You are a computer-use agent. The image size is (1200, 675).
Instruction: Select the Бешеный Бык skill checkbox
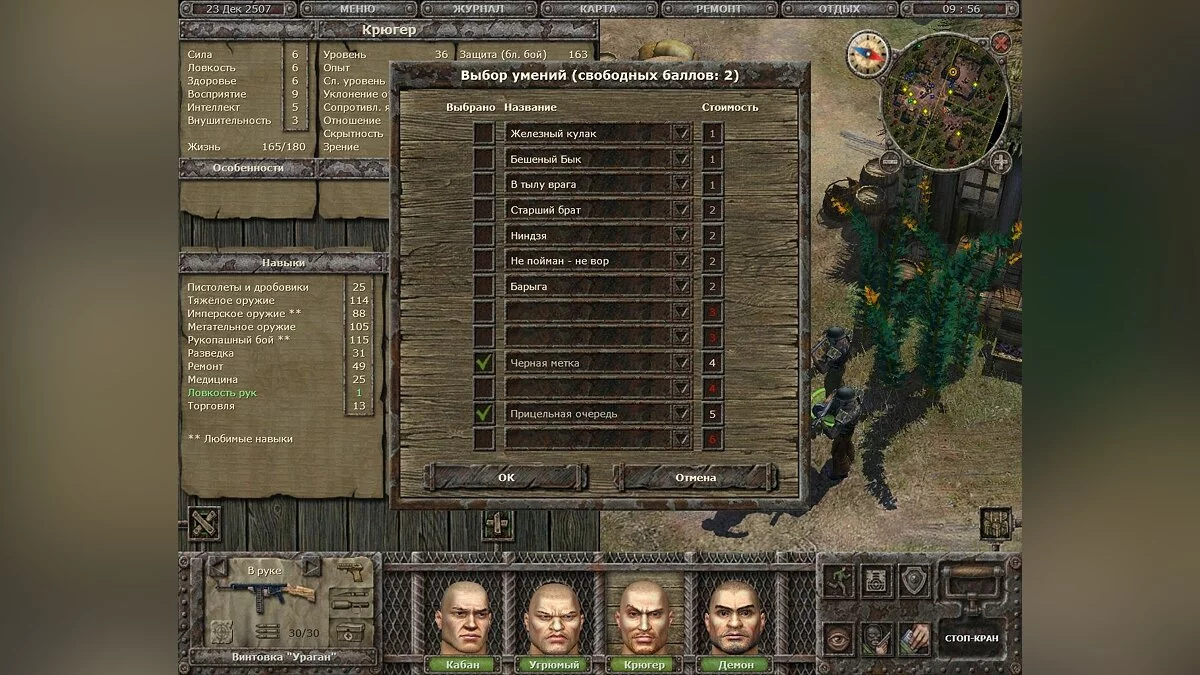(x=484, y=159)
